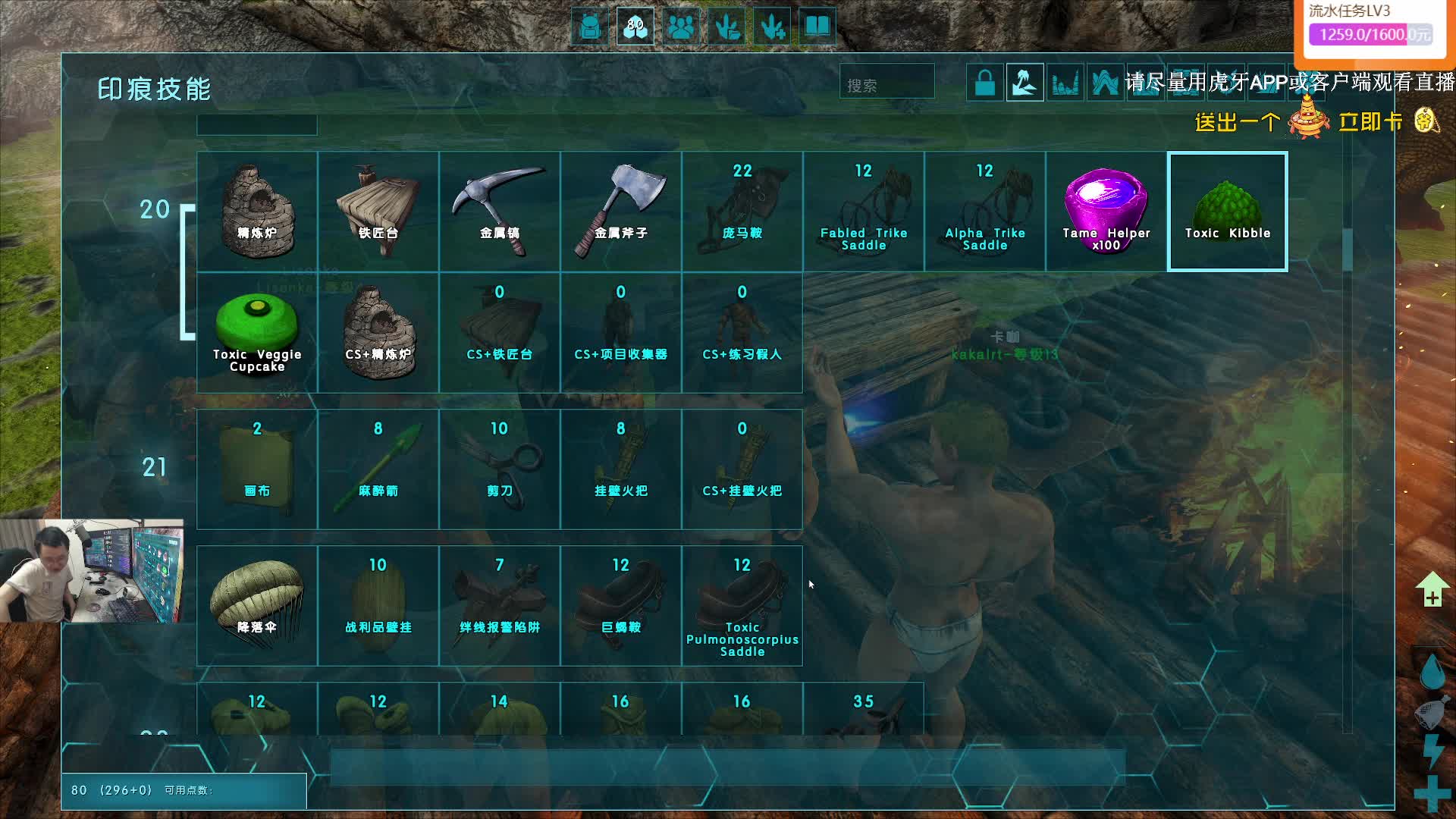Select the Toxic Kibble engram
The height and width of the screenshot is (819, 1456).
click(x=1227, y=211)
